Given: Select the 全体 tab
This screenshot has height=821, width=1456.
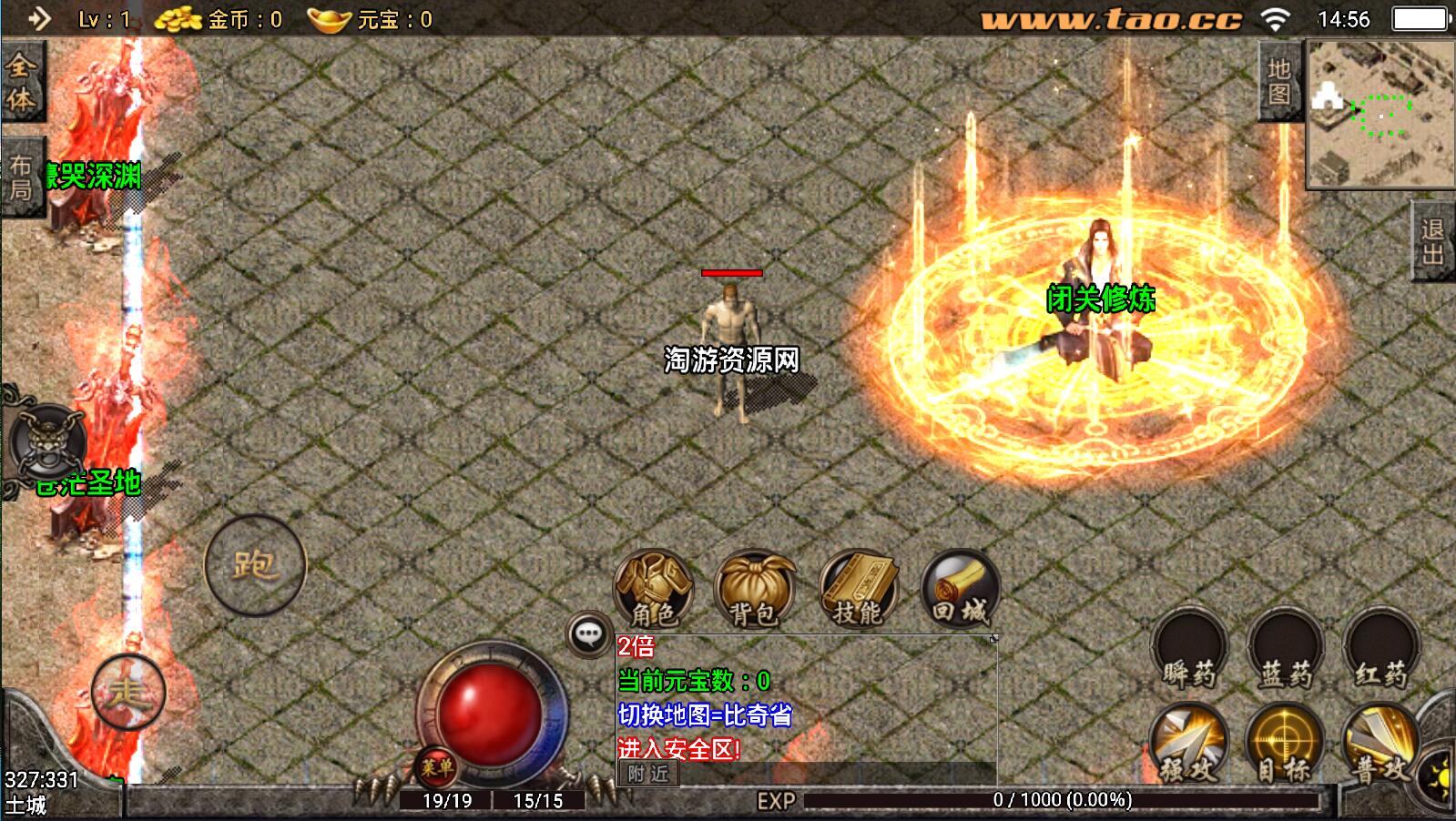Looking at the screenshot, I should 21,82.
